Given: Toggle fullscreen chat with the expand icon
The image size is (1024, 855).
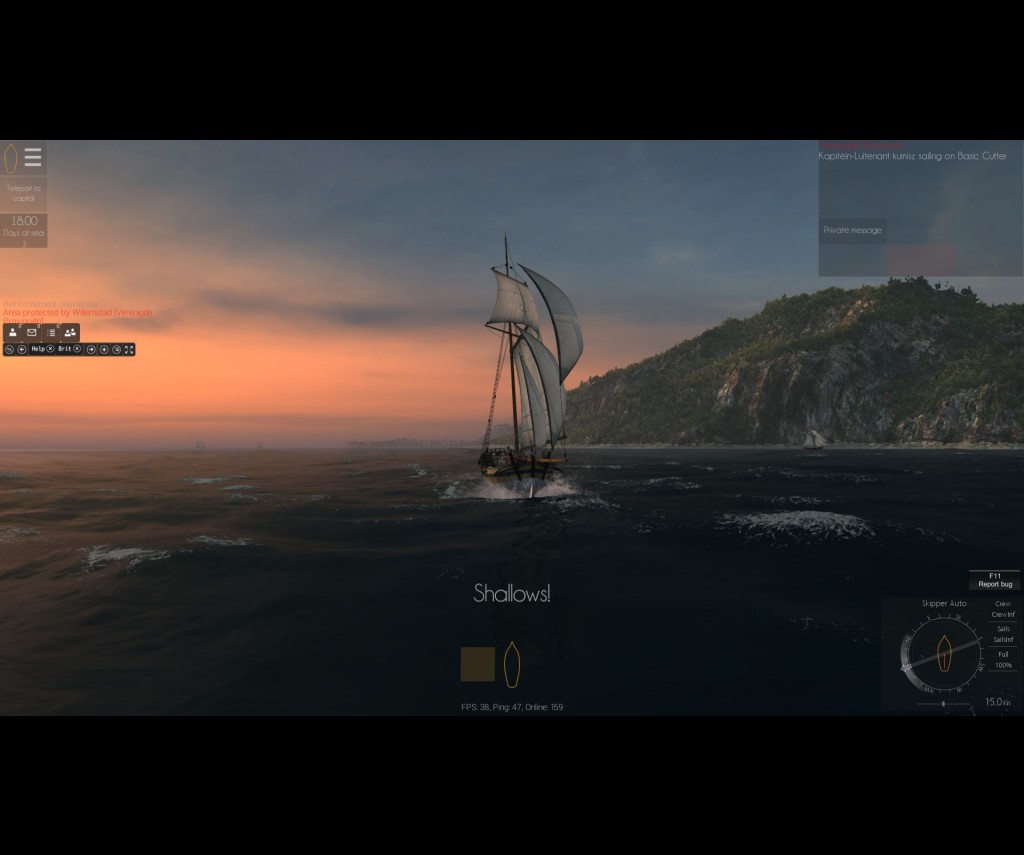Looking at the screenshot, I should pos(129,349).
